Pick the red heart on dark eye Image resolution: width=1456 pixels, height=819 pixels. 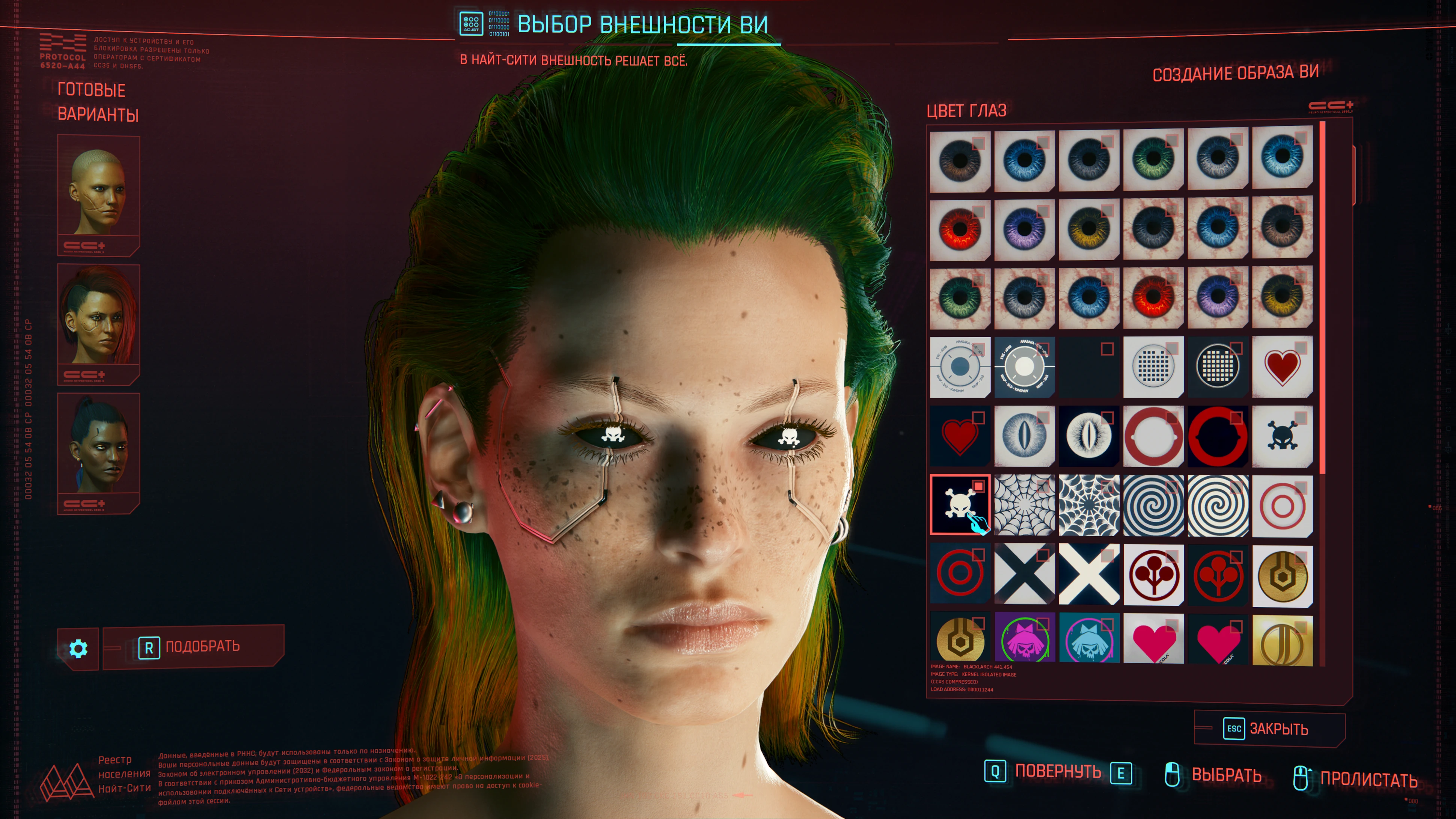[960, 436]
